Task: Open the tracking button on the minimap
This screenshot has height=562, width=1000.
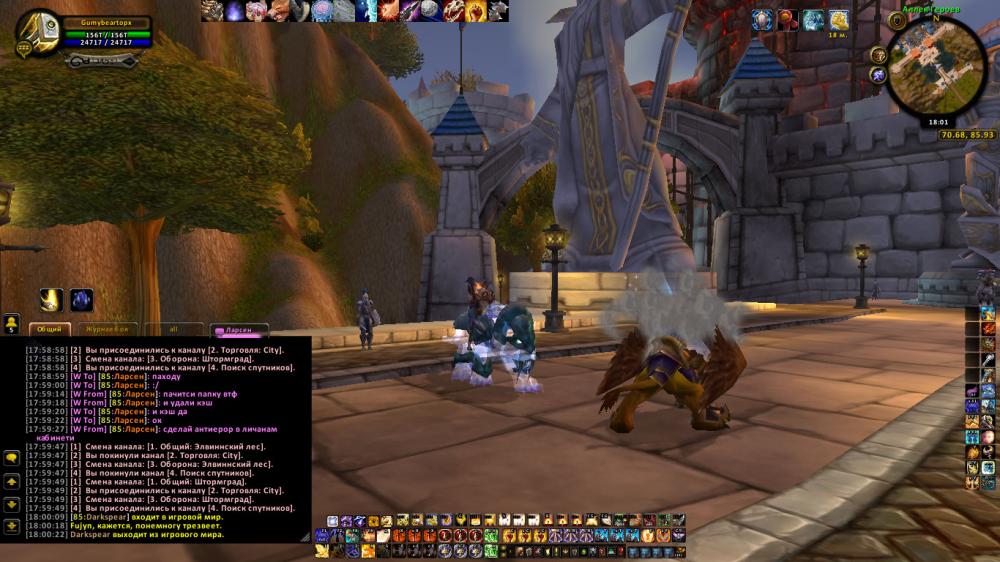Action: click(879, 55)
